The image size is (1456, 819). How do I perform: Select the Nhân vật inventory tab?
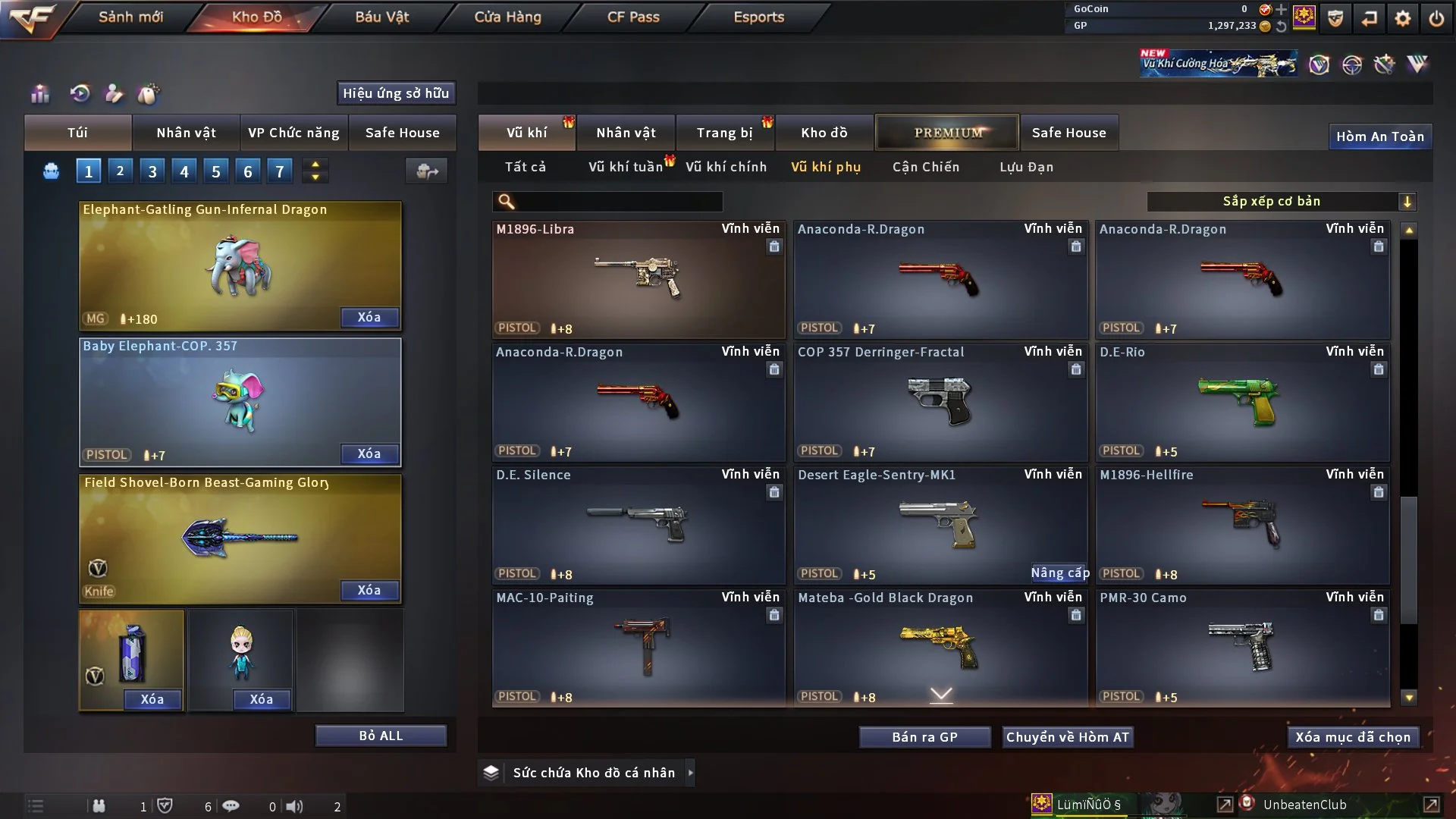625,133
